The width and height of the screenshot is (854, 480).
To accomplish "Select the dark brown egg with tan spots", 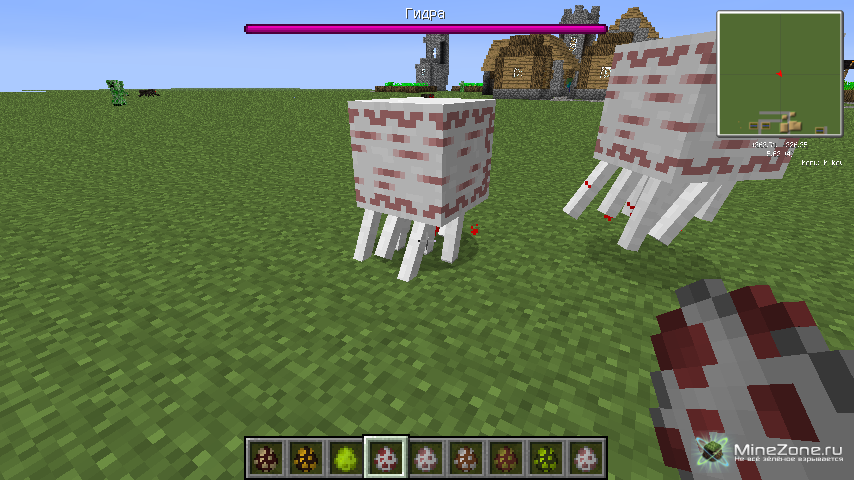I will (265, 458).
